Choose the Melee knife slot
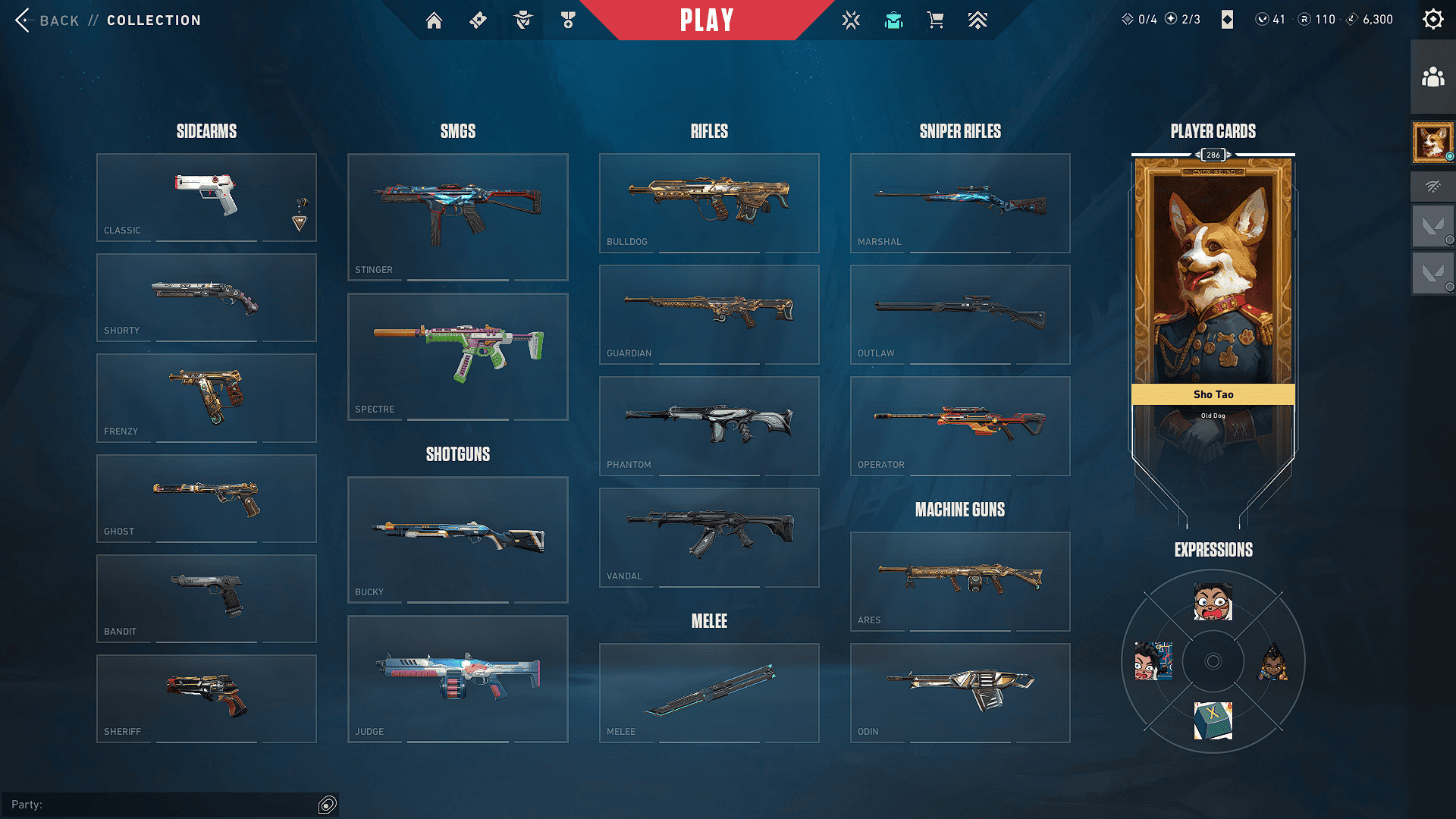 tap(709, 692)
